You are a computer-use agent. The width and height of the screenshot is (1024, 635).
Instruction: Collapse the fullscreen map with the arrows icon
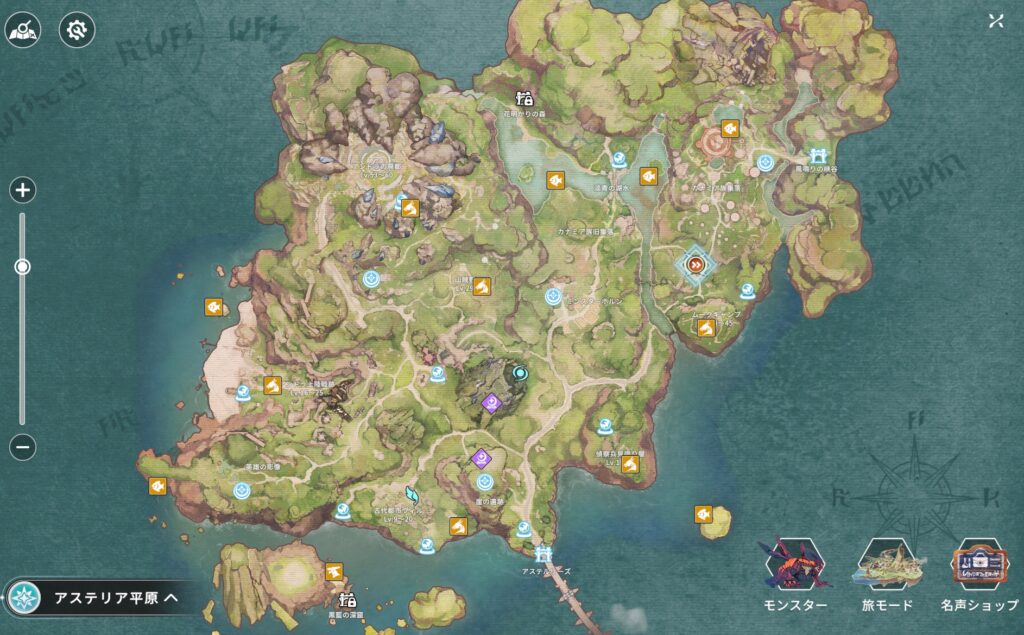(x=995, y=21)
